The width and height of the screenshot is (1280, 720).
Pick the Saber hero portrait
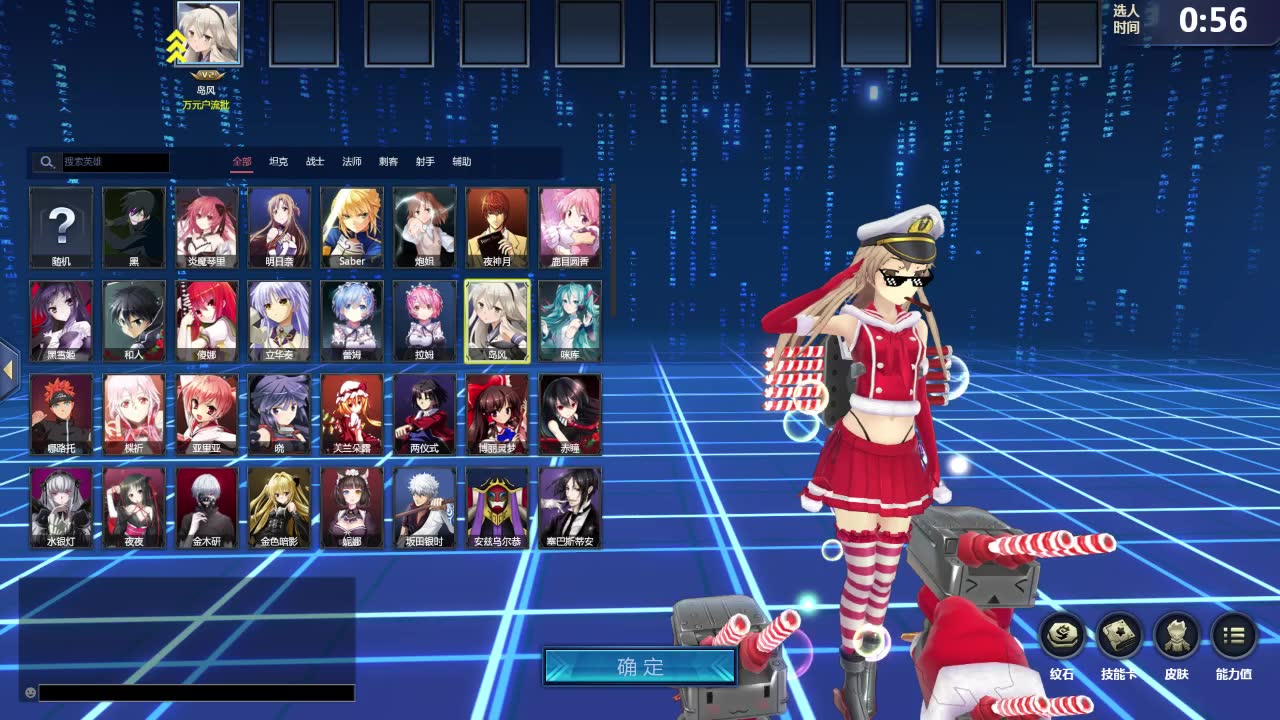(352, 227)
